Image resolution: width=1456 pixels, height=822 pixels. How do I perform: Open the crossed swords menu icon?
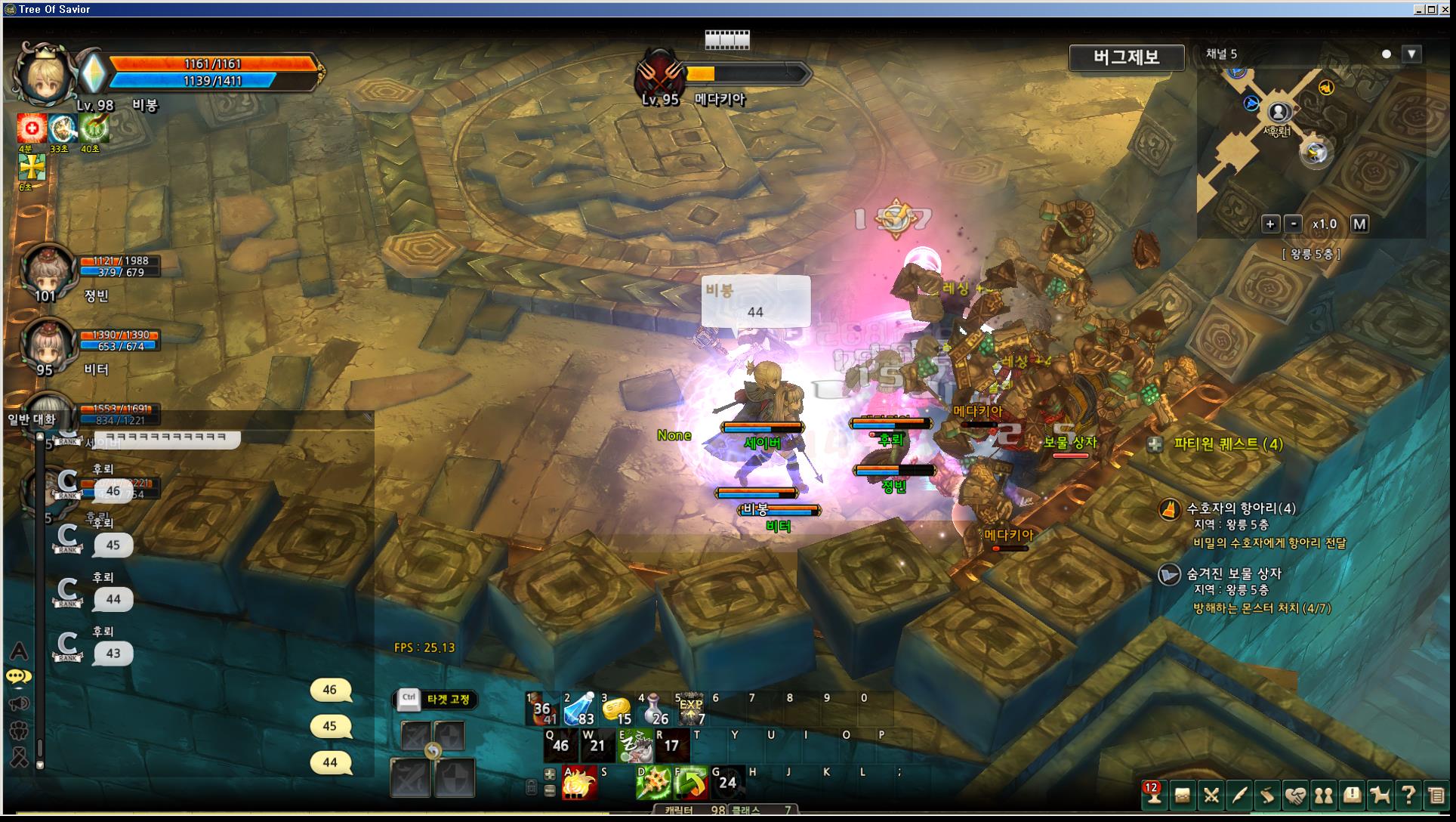pyautogui.click(x=1211, y=795)
